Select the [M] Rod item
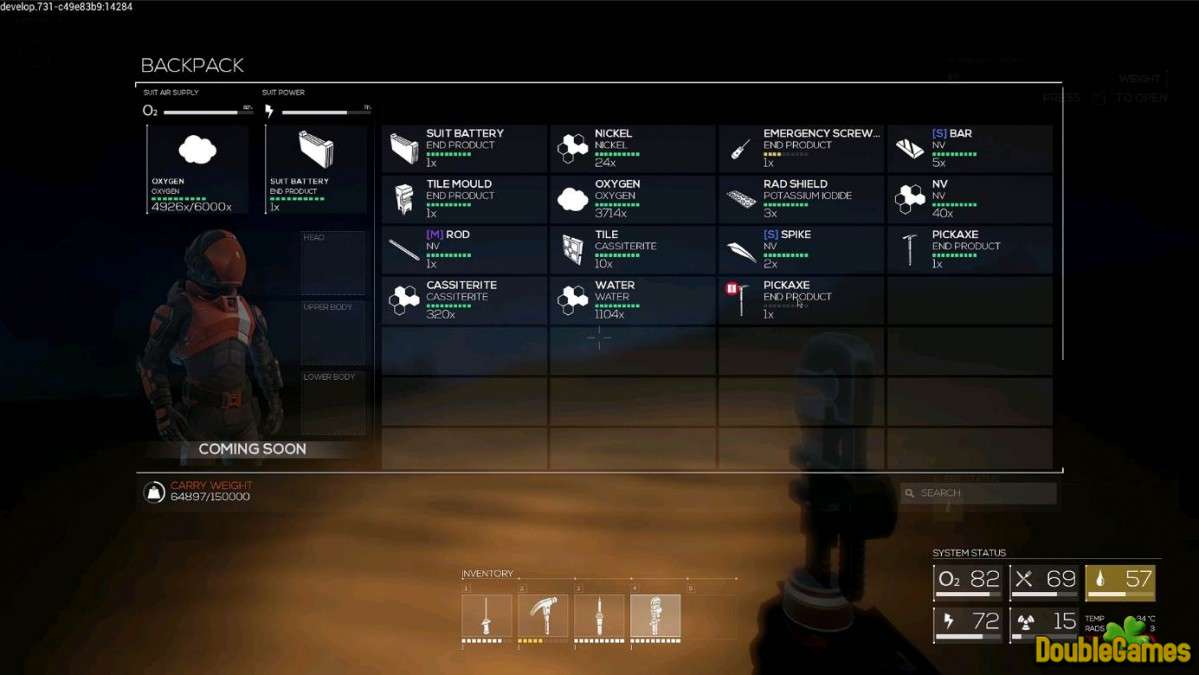This screenshot has width=1199, height=675. [x=464, y=249]
